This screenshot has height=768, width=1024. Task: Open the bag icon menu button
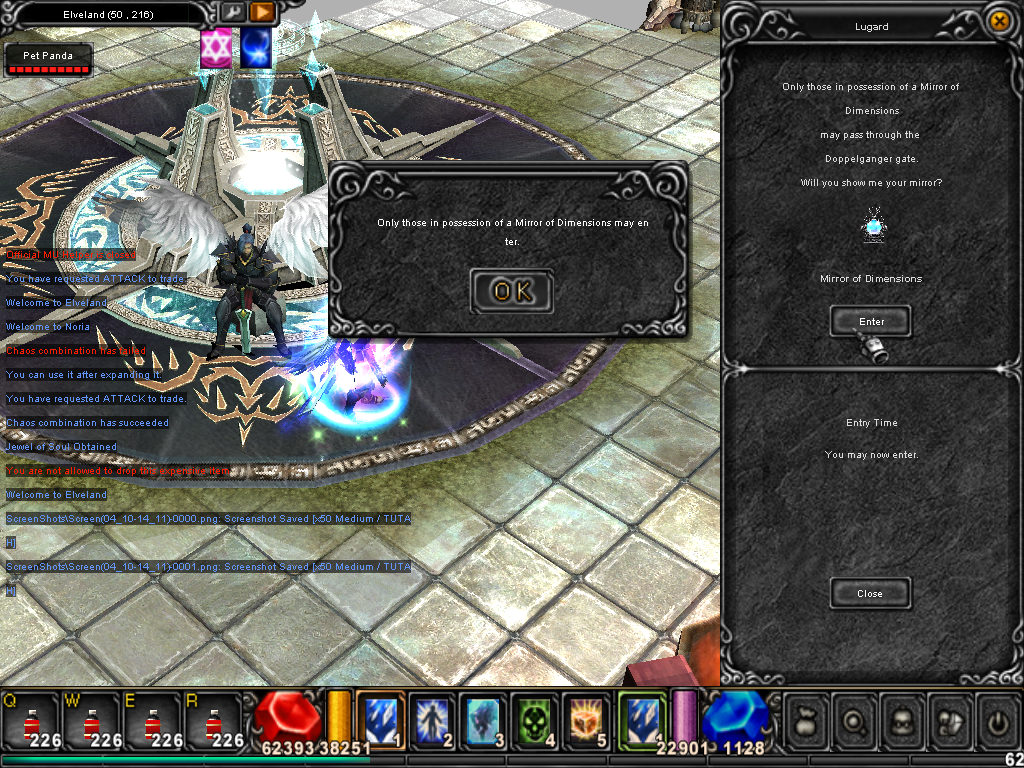tap(807, 719)
